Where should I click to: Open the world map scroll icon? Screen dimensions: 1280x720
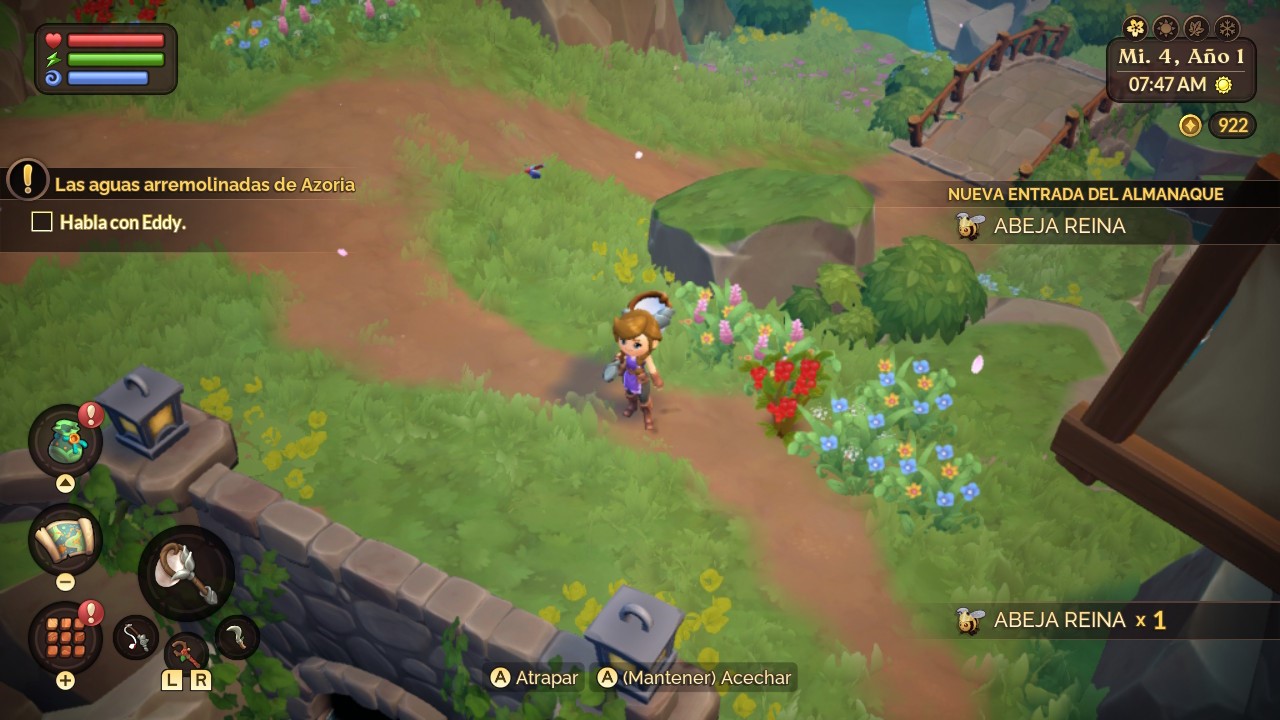pos(65,541)
